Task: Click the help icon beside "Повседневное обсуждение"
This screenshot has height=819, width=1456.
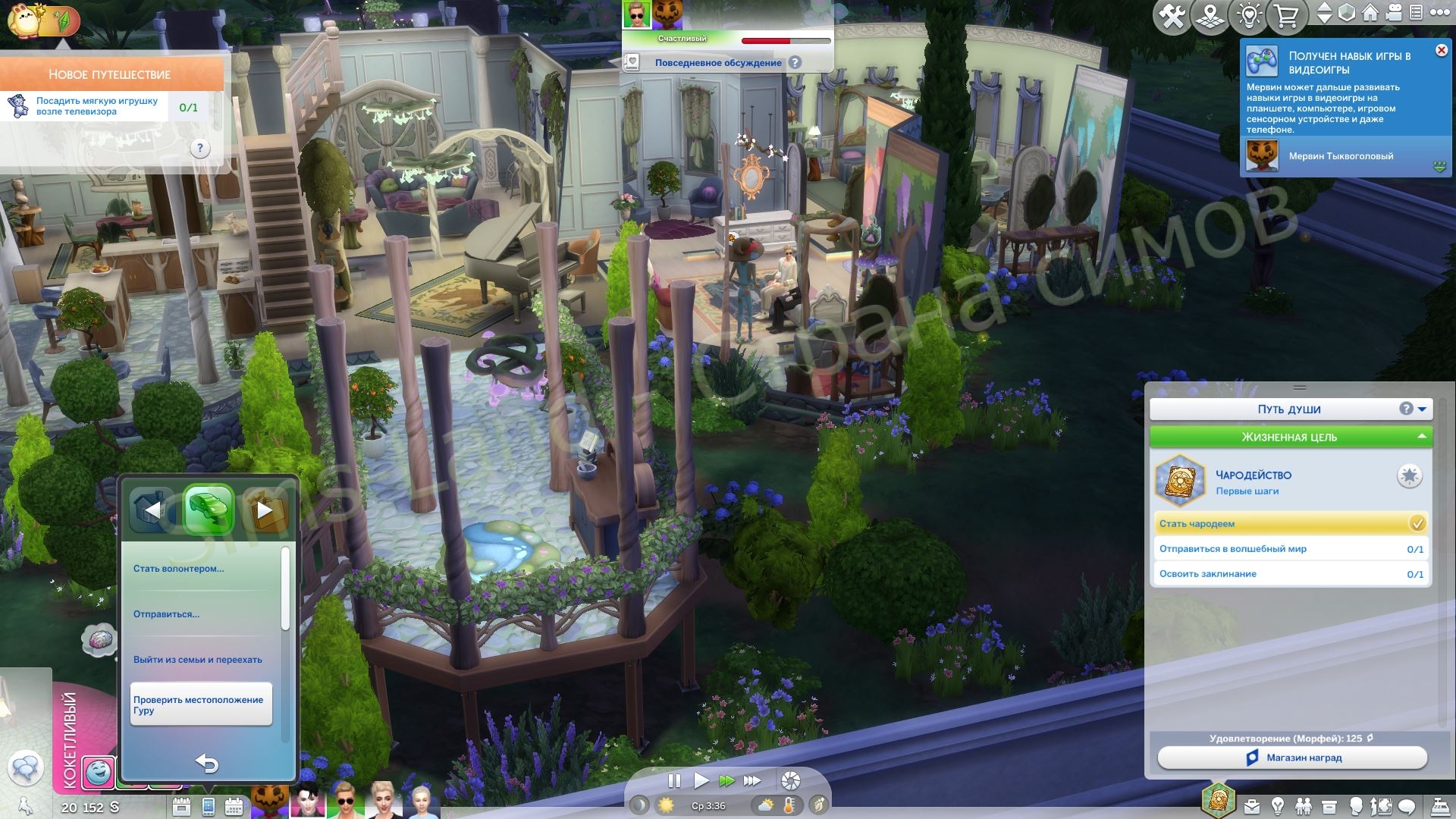Action: pyautogui.click(x=795, y=63)
